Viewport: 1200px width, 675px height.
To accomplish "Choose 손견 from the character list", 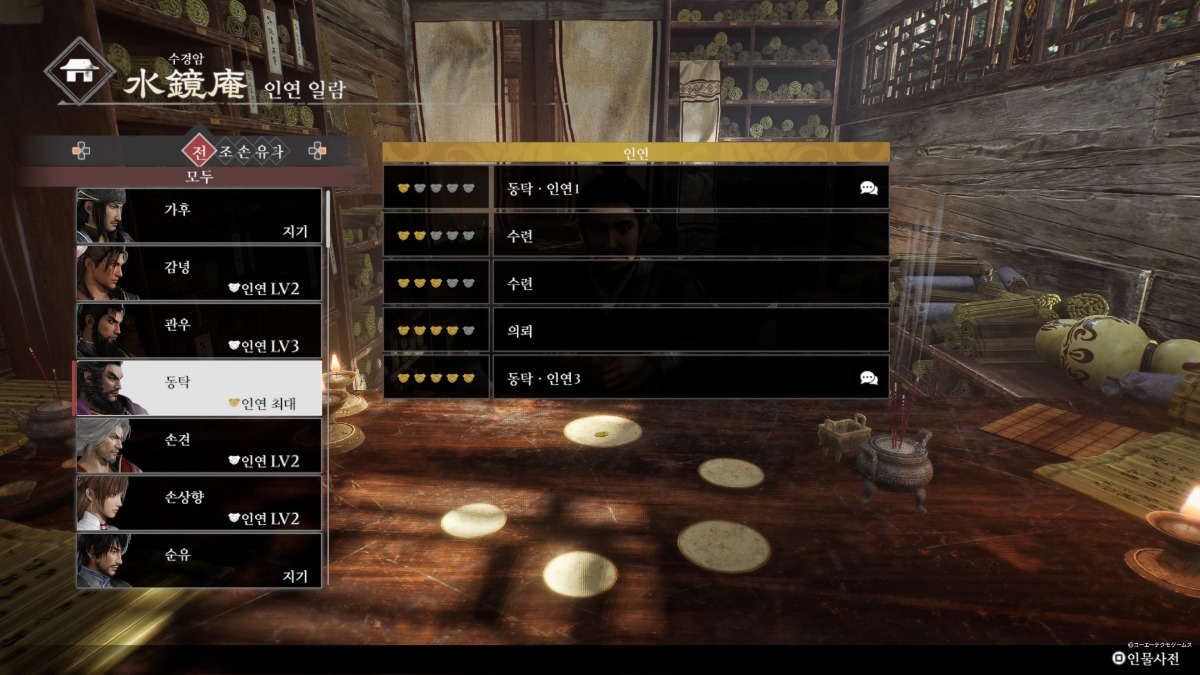I will [x=199, y=446].
